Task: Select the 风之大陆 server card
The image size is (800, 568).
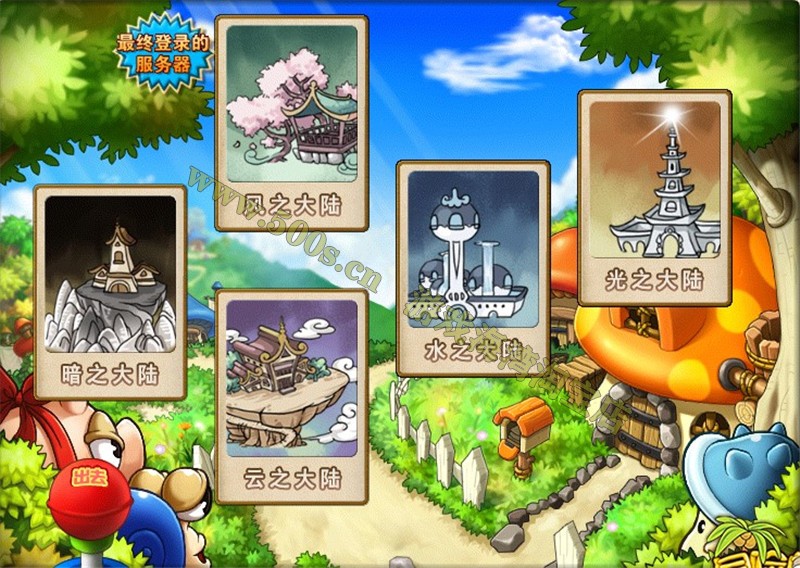Action: [x=292, y=123]
